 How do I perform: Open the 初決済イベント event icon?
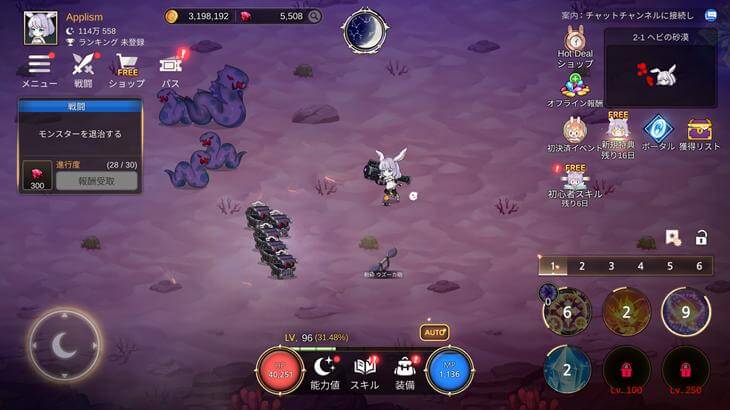tap(573, 132)
